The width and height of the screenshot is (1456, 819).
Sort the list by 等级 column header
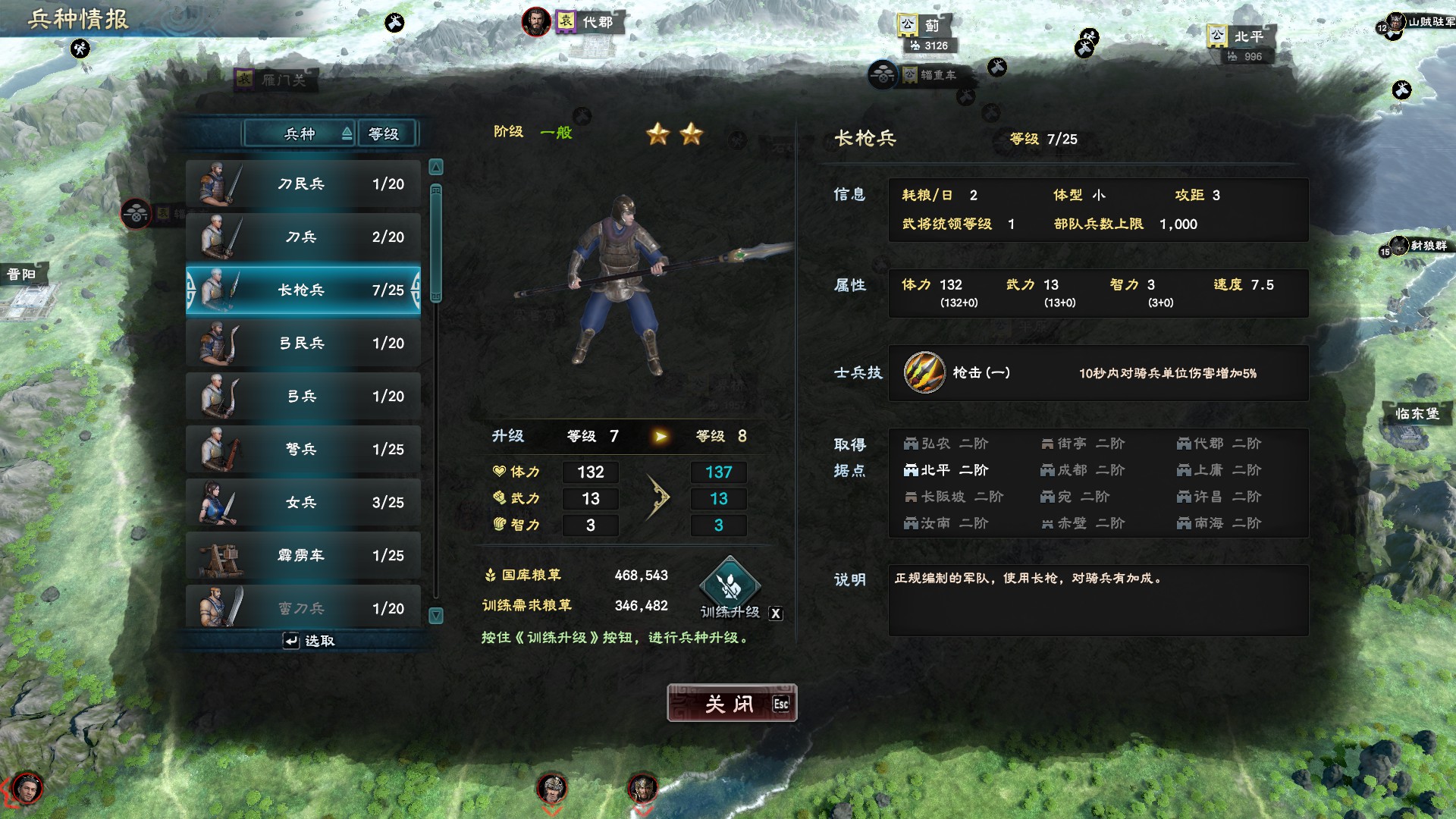[x=385, y=134]
